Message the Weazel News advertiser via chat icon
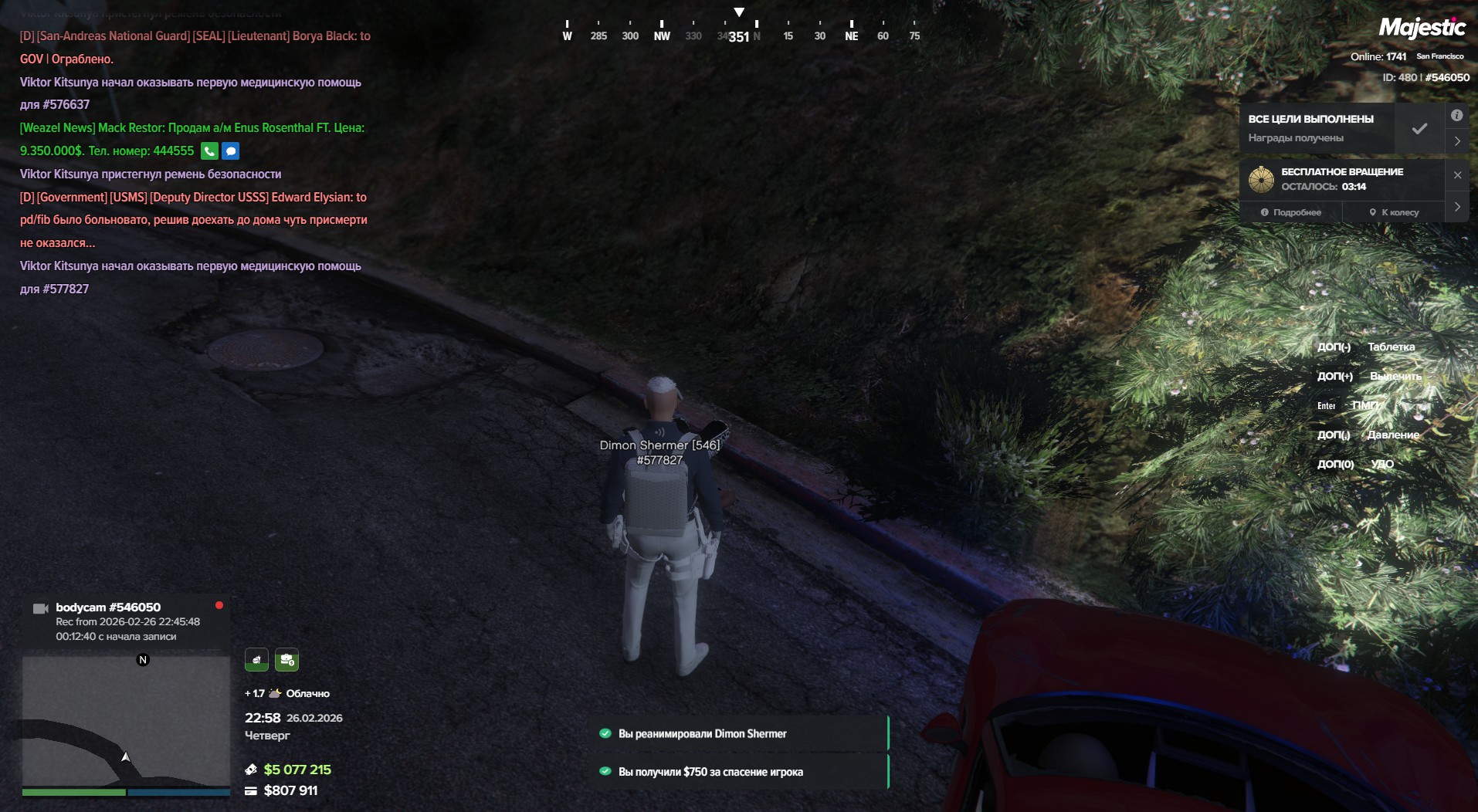The image size is (1478, 812). (x=231, y=151)
